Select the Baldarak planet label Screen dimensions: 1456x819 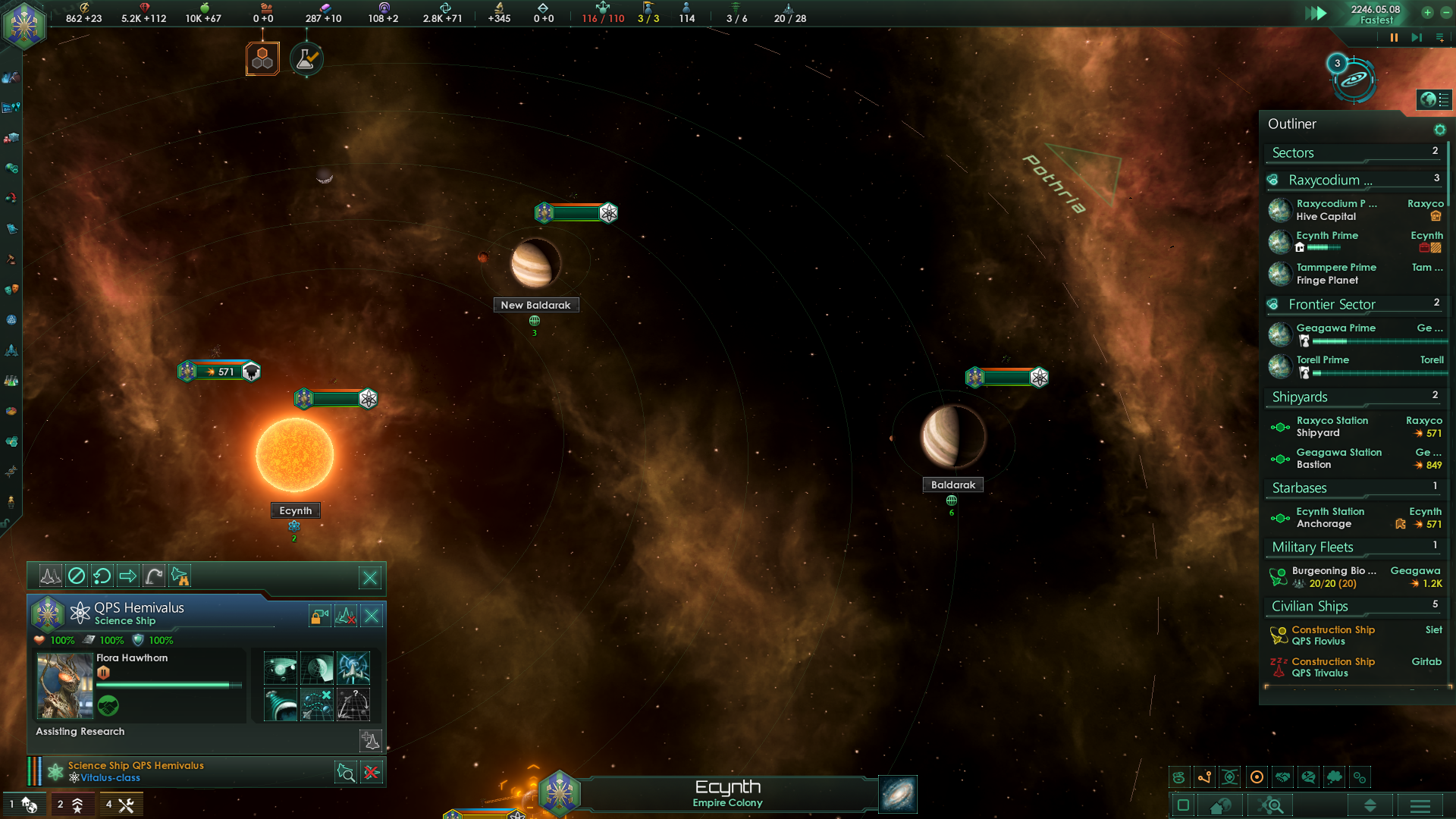point(952,485)
